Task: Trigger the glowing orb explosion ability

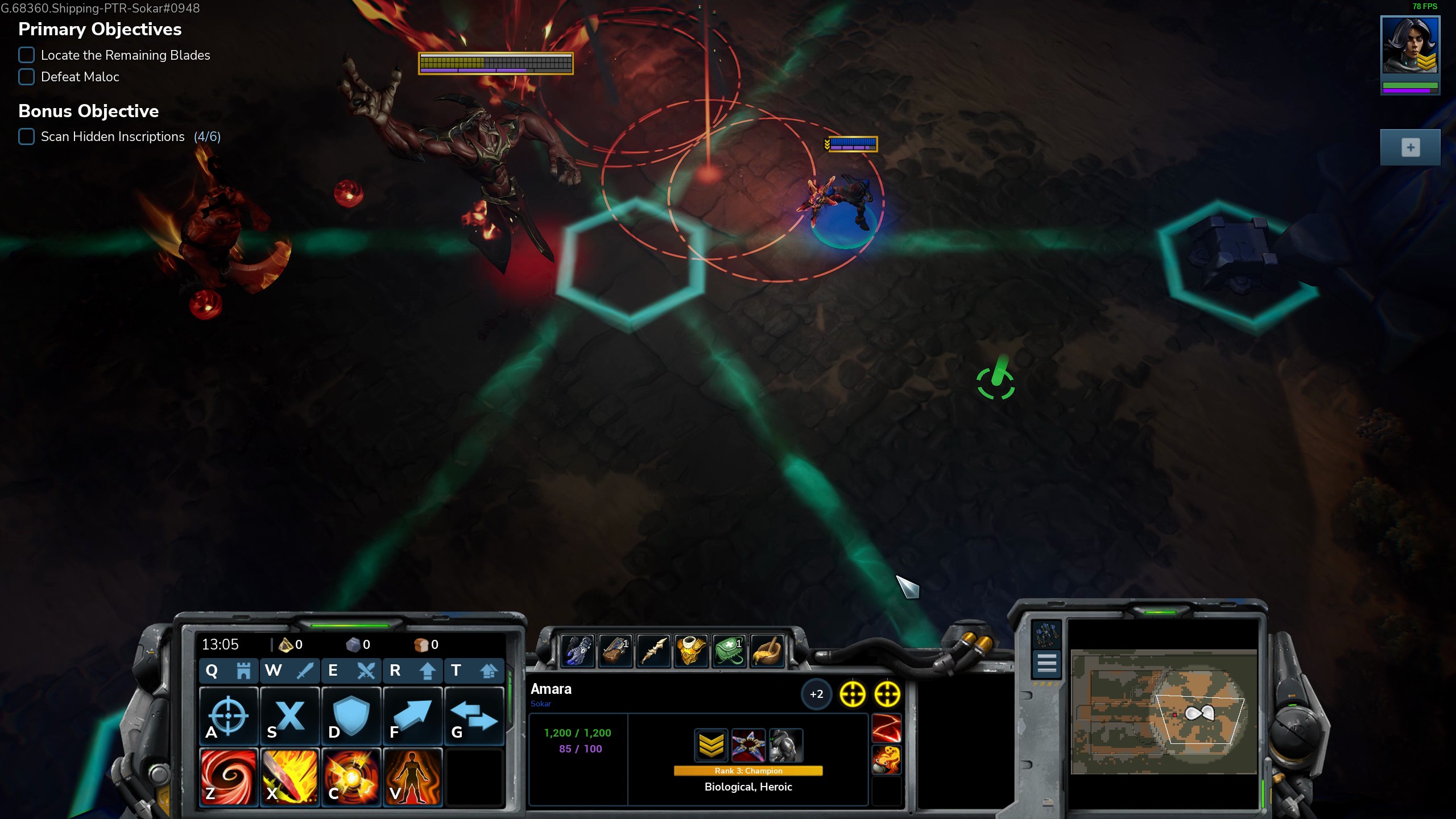Action: (x=351, y=777)
